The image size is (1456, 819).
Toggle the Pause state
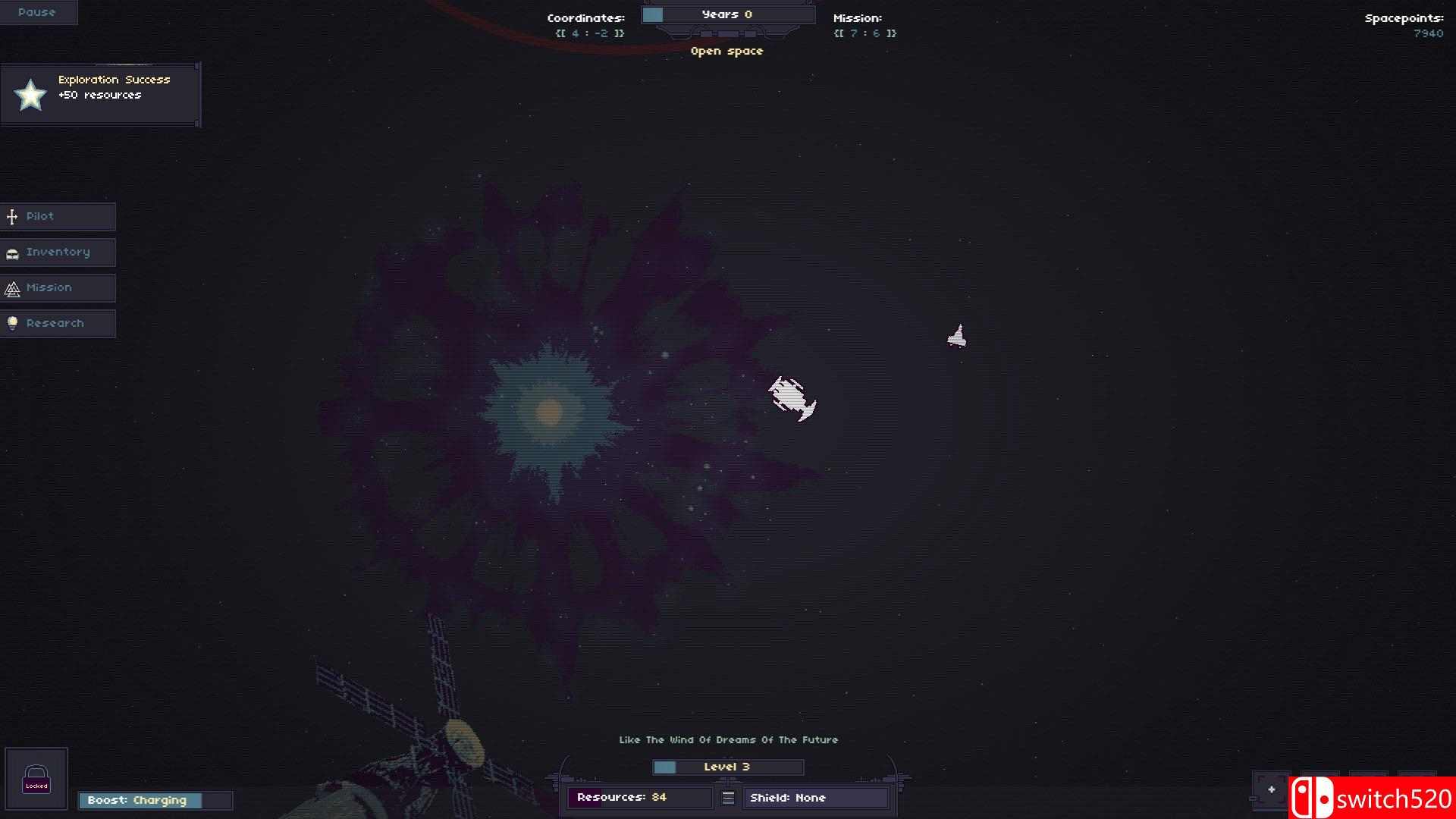coord(38,11)
